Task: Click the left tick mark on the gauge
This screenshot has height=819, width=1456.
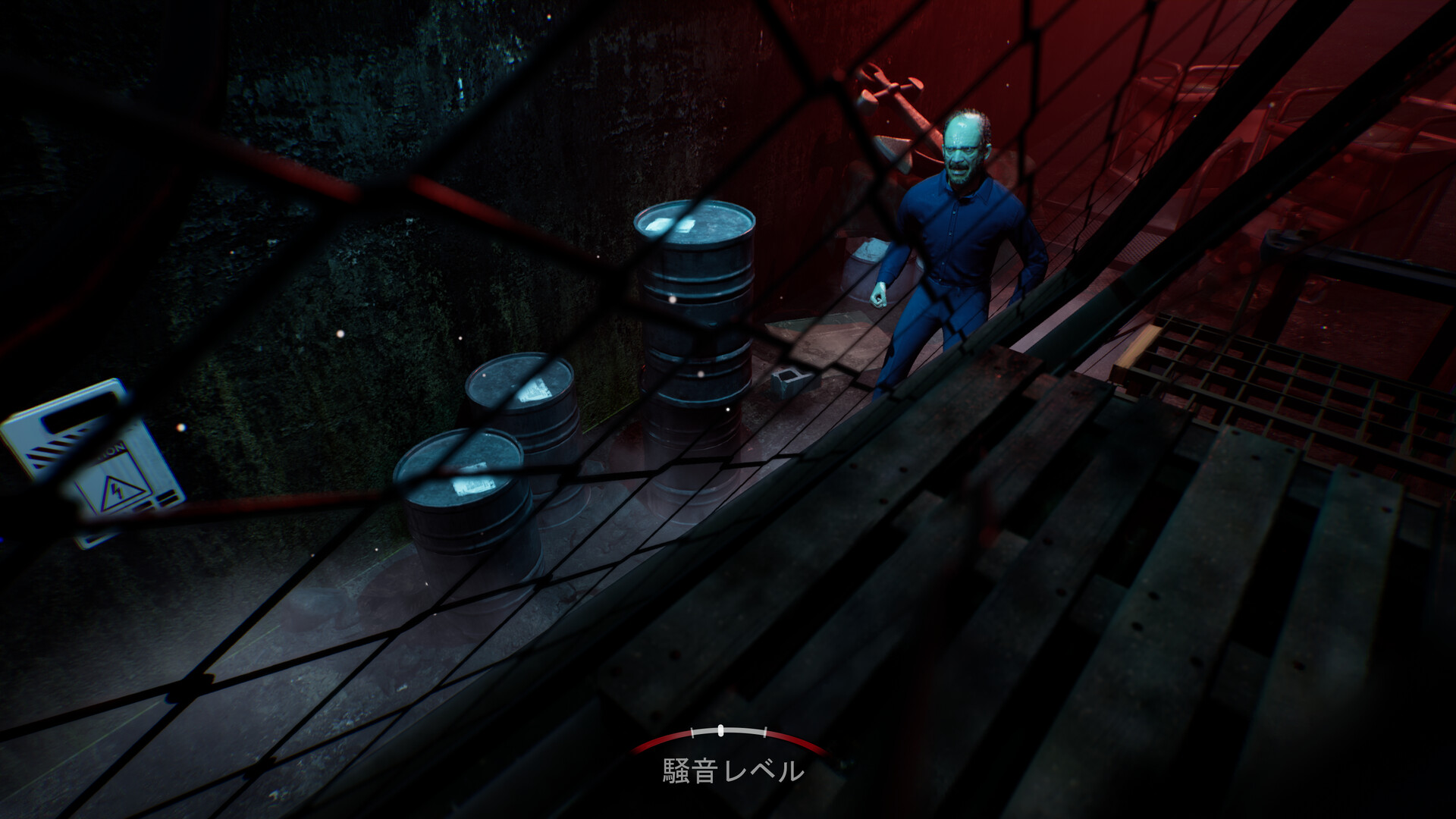Action: (x=692, y=733)
